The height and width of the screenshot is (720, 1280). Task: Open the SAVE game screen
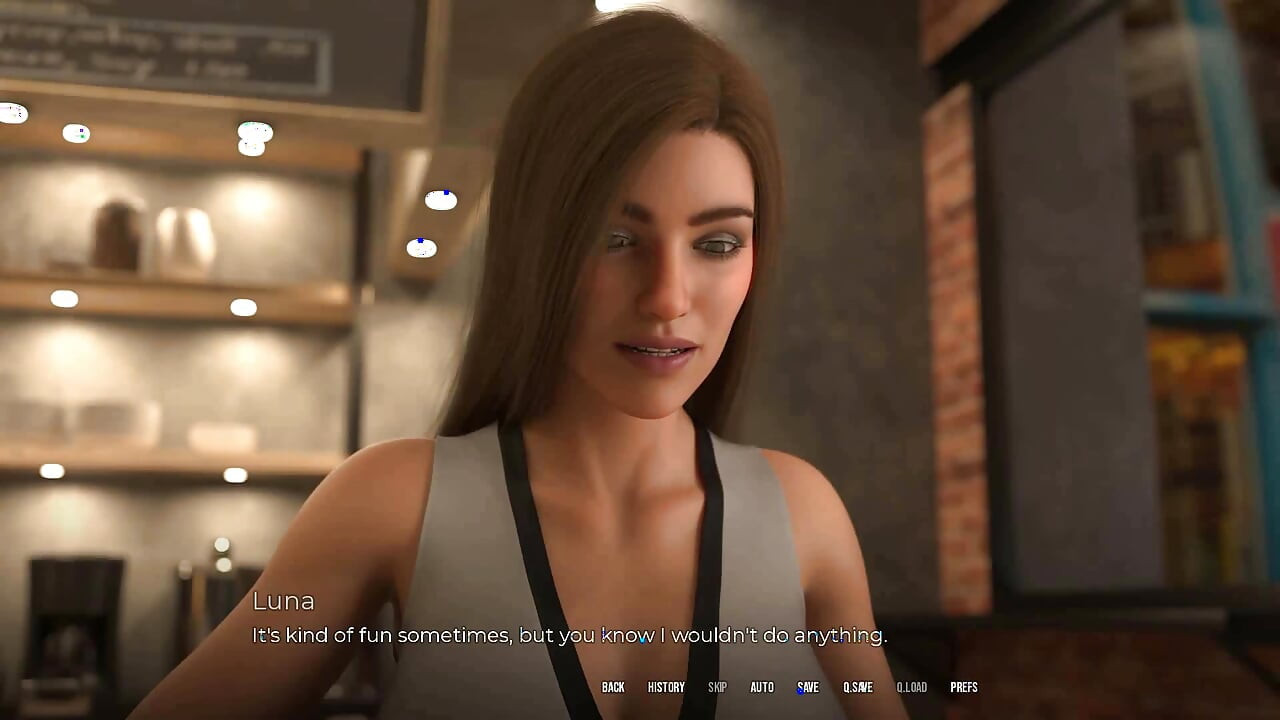(808, 687)
